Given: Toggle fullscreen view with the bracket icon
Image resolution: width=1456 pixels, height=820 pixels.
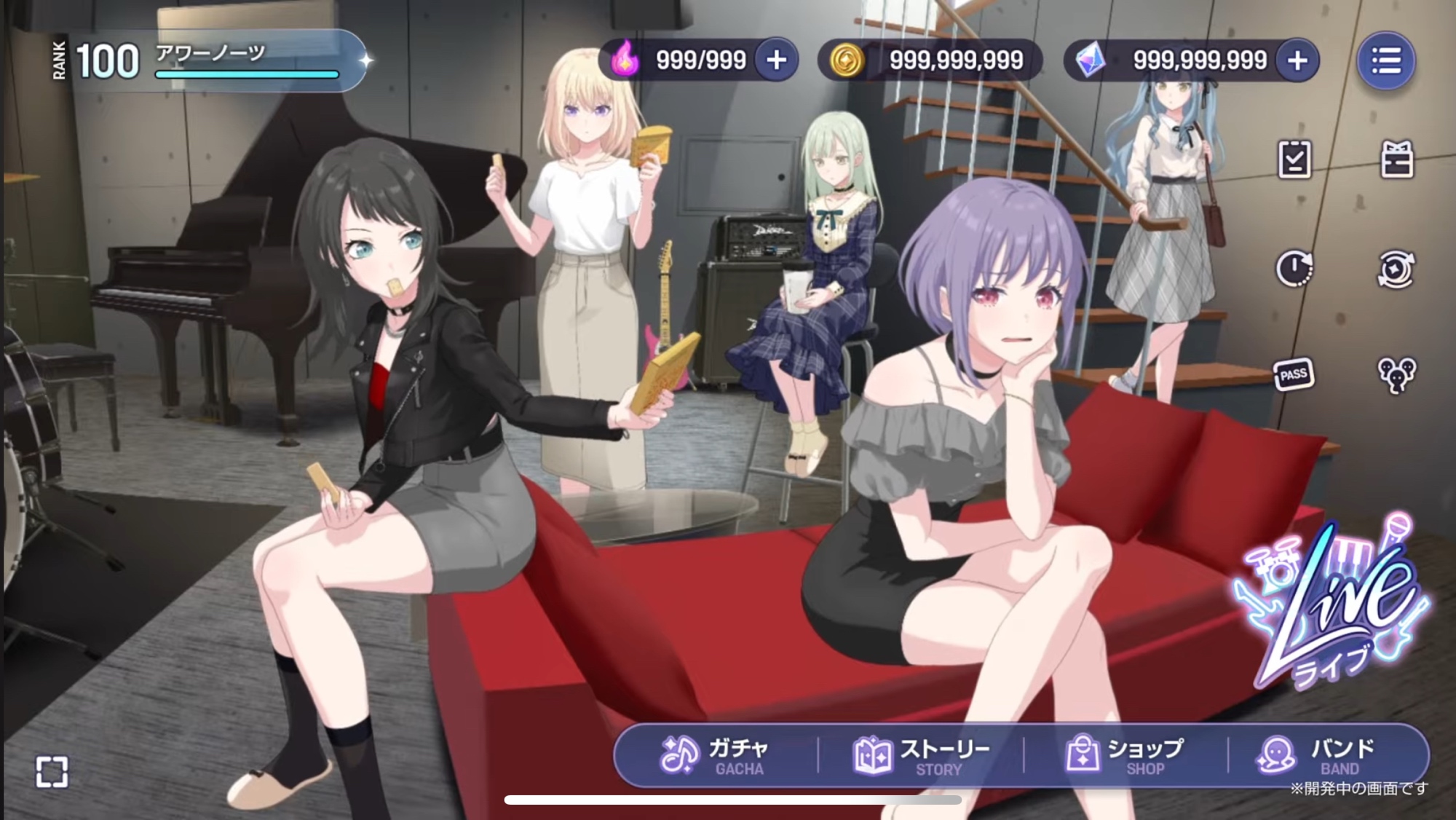Looking at the screenshot, I should [52, 771].
